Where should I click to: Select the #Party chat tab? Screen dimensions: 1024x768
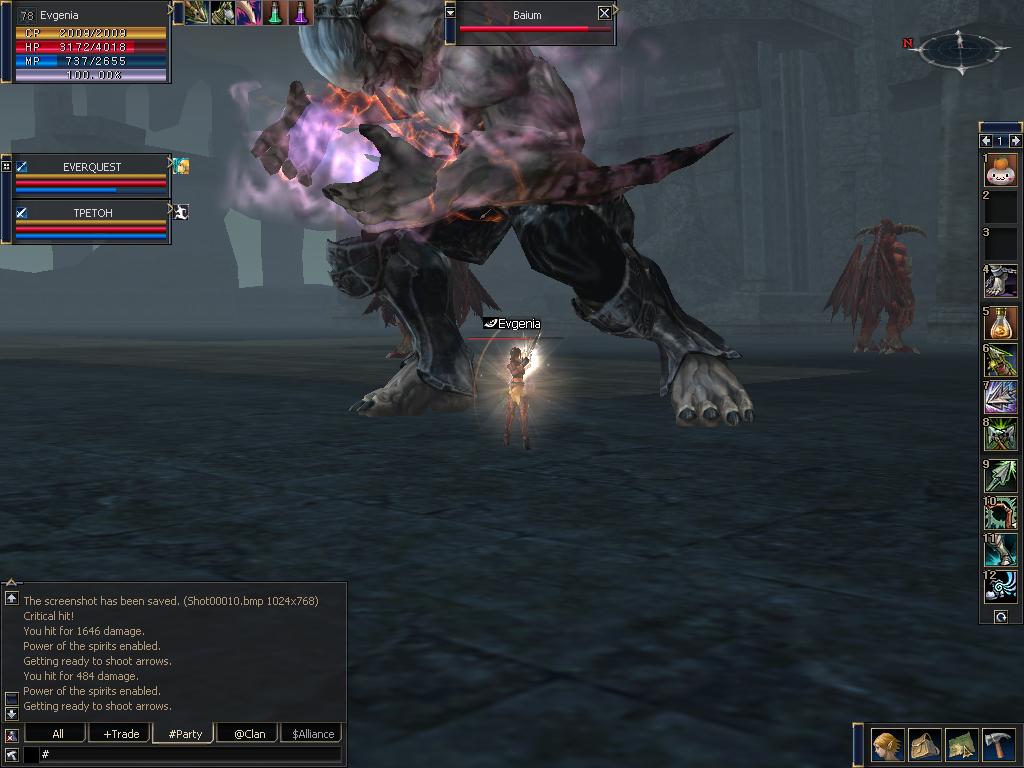(185, 733)
